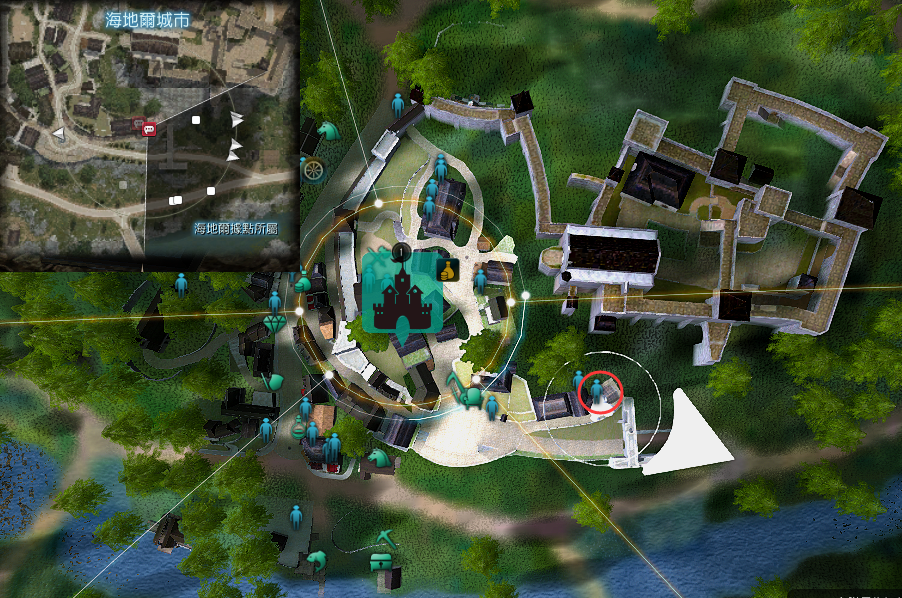This screenshot has height=598, width=902.
Task: Select the horse stable icon beside the wagon wheel
Action: 328,131
